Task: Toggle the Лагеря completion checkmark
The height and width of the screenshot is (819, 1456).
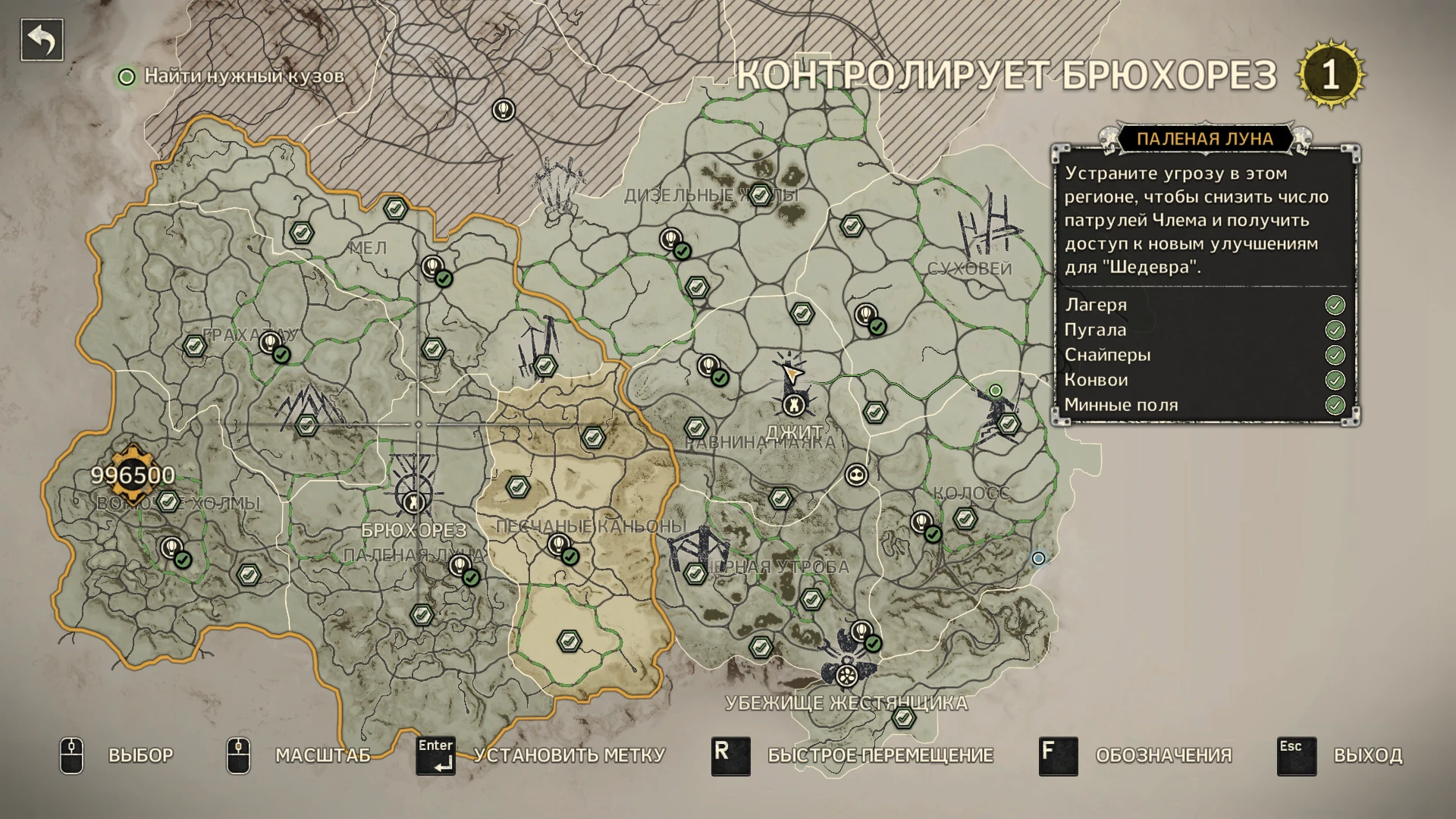Action: [x=1335, y=305]
